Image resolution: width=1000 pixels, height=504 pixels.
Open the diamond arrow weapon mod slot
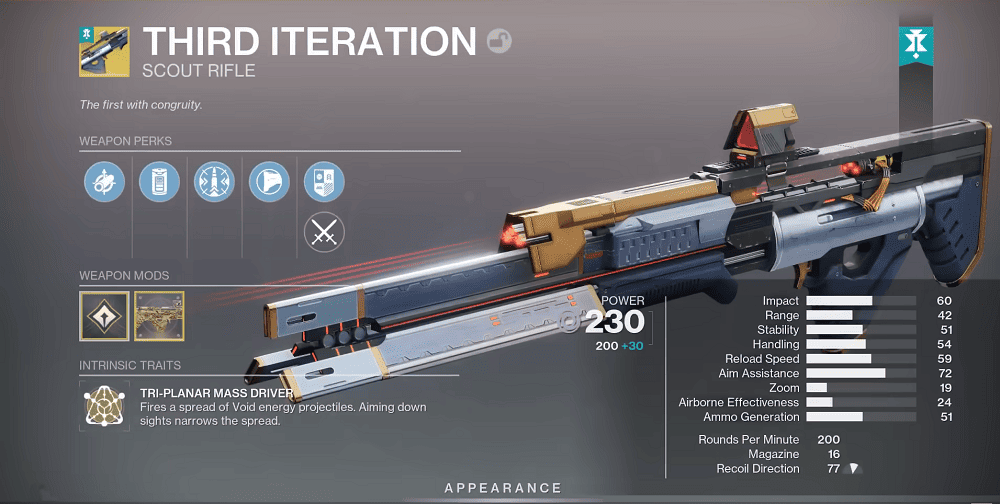click(x=104, y=316)
